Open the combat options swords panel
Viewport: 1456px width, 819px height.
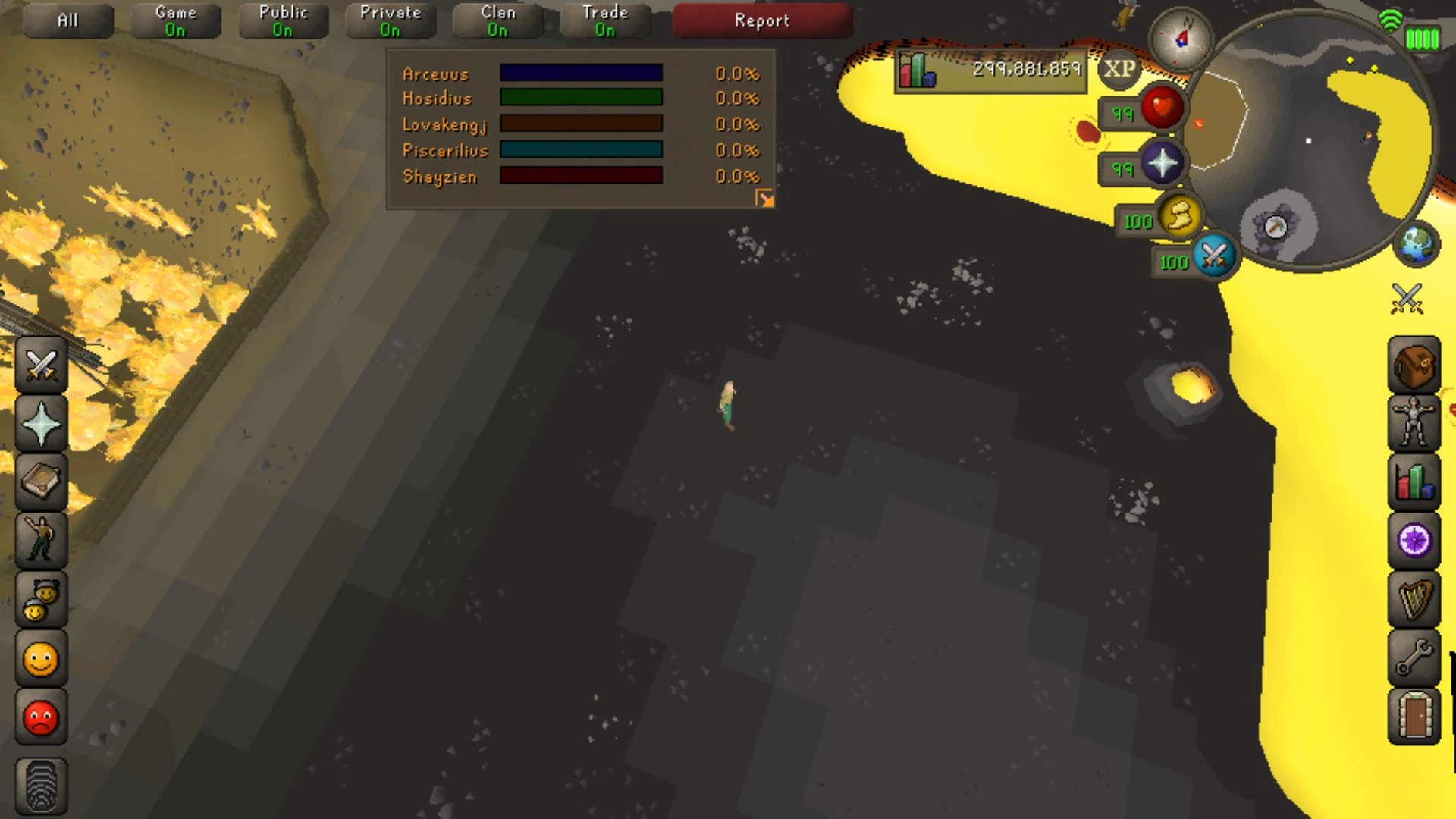point(40,365)
